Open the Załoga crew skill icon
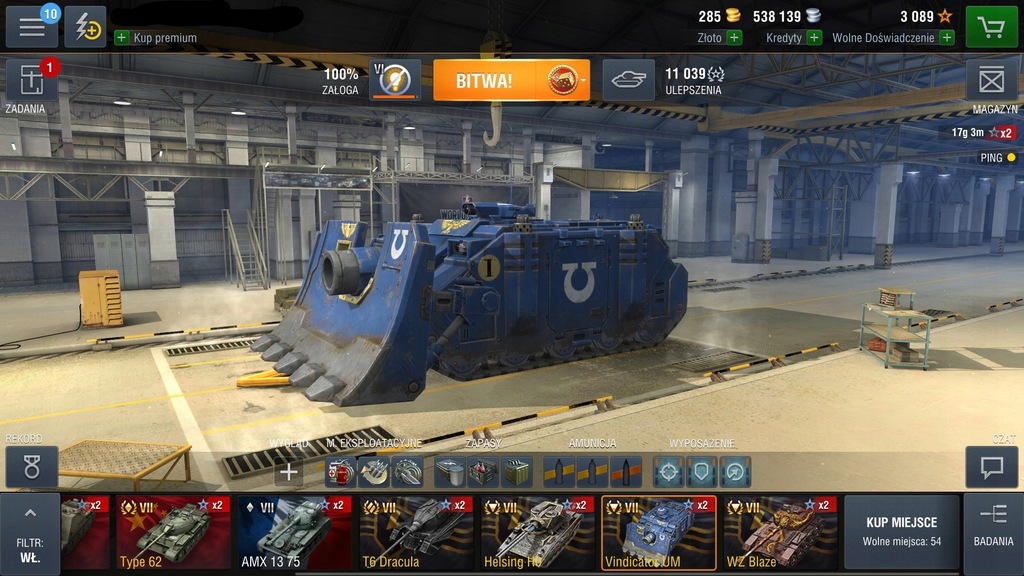The image size is (1024, 576). point(395,80)
